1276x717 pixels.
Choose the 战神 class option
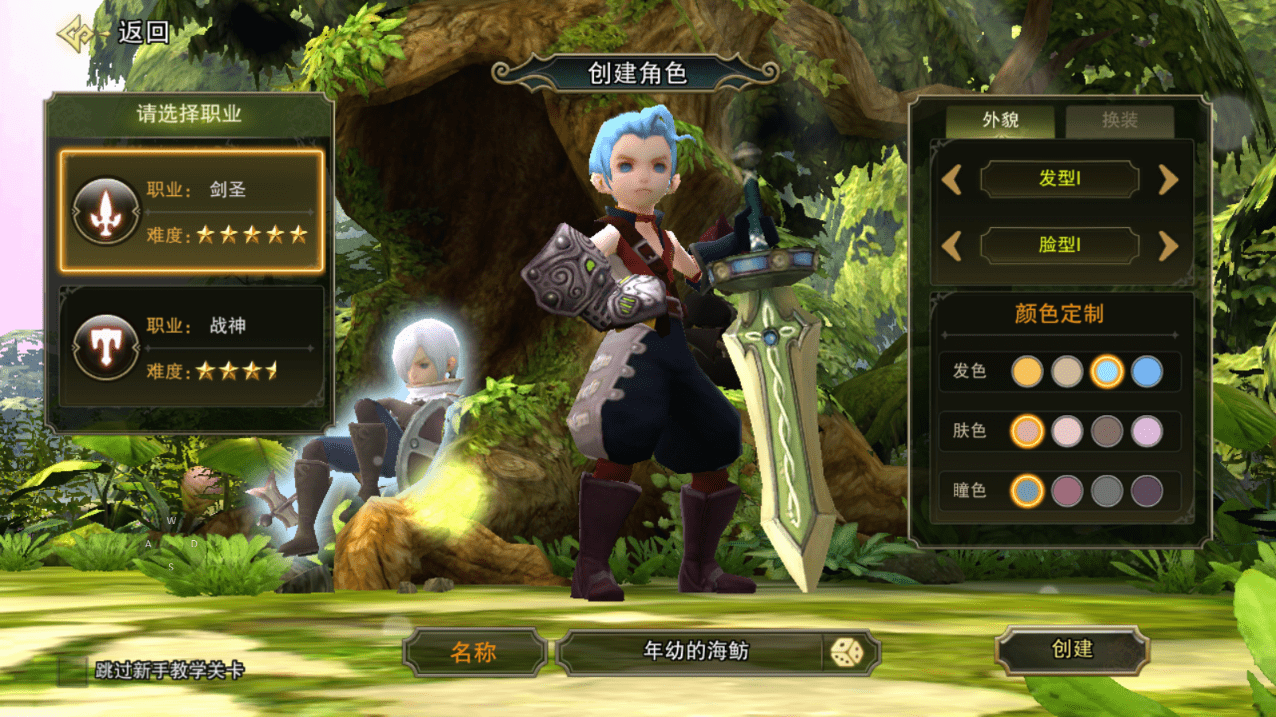(x=191, y=347)
